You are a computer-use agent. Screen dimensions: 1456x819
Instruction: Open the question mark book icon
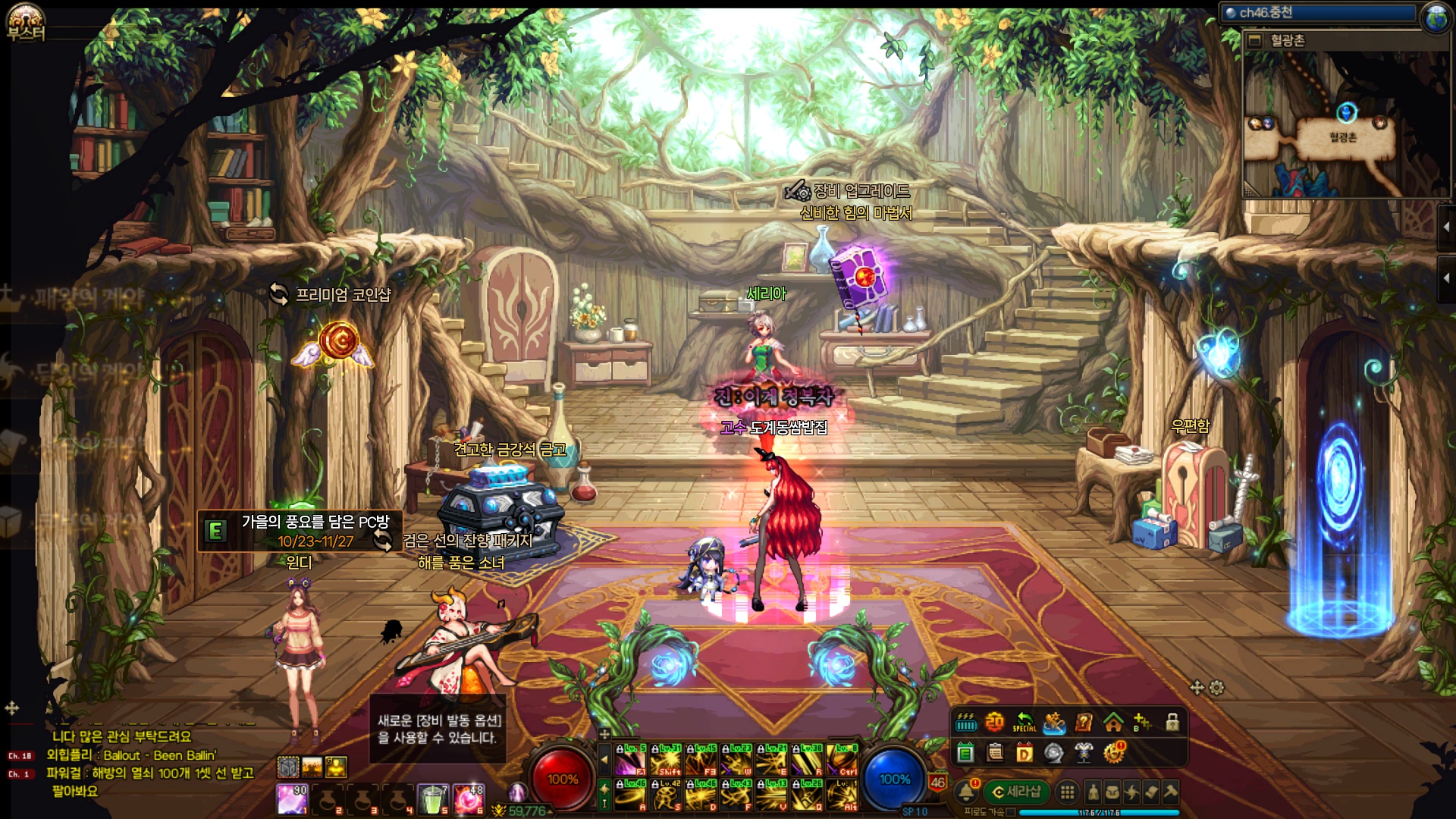[1084, 723]
